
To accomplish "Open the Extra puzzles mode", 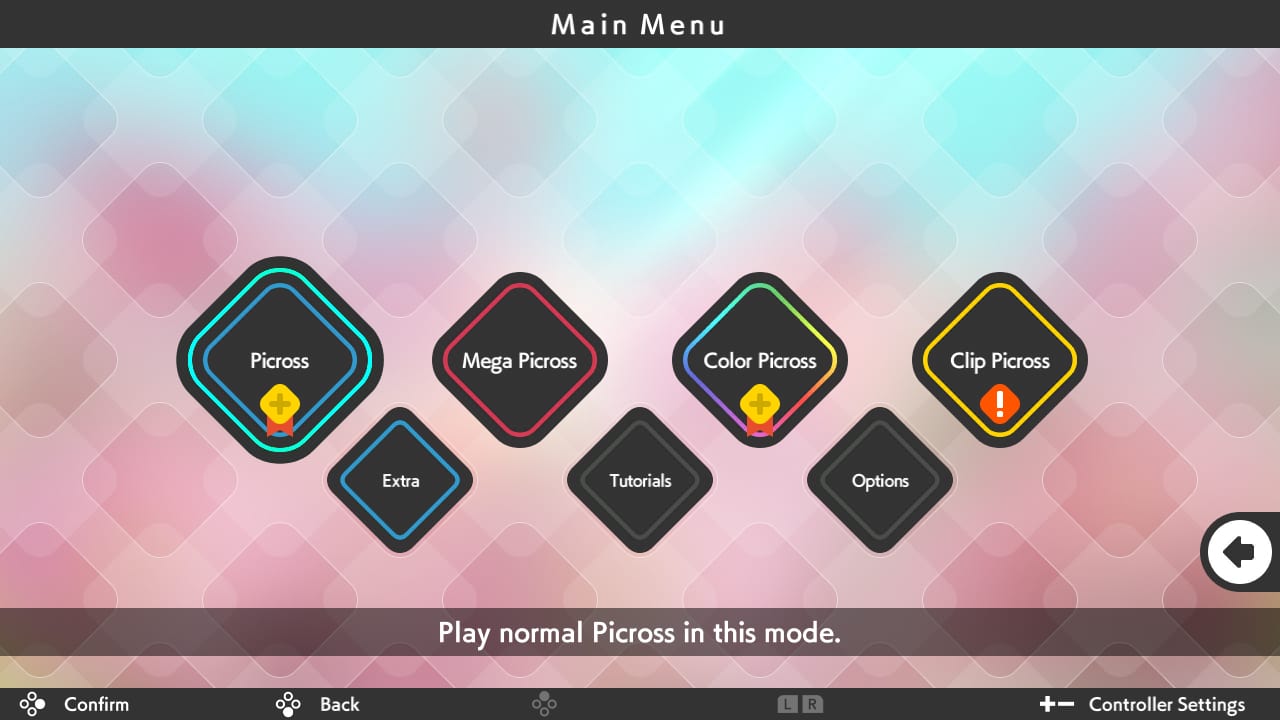I will coord(400,481).
